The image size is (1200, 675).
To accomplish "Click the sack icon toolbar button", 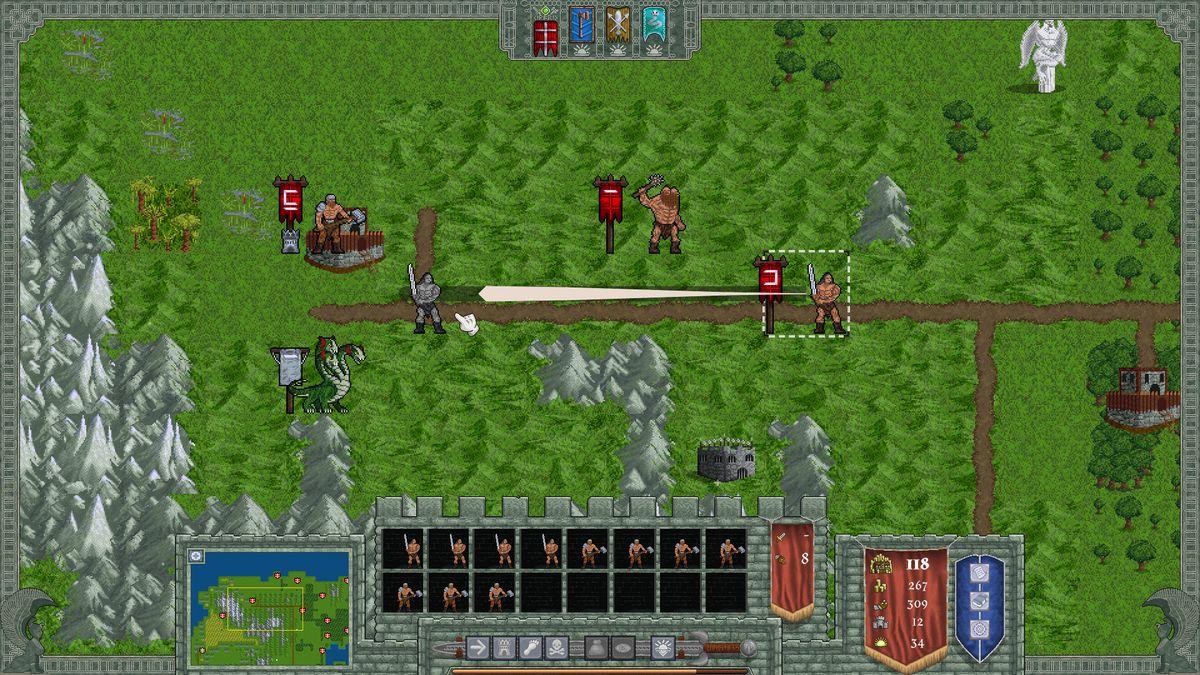I will (x=596, y=647).
